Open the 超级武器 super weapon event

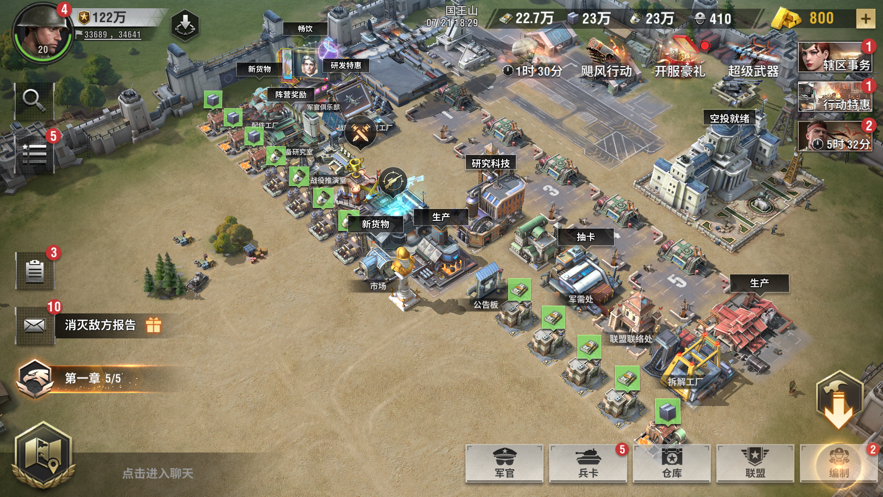pos(753,56)
